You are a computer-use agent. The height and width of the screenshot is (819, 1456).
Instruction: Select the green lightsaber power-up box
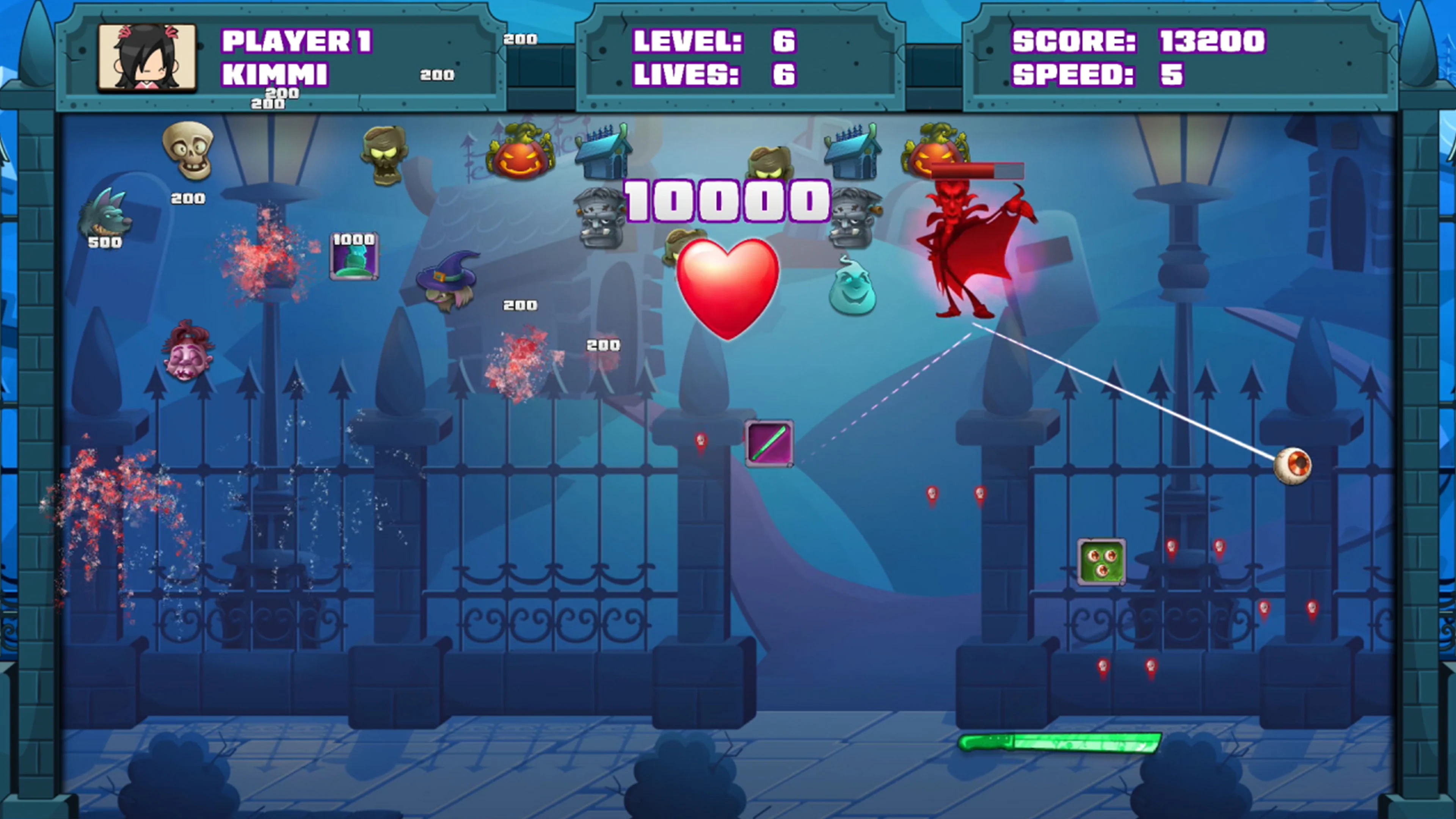click(770, 444)
